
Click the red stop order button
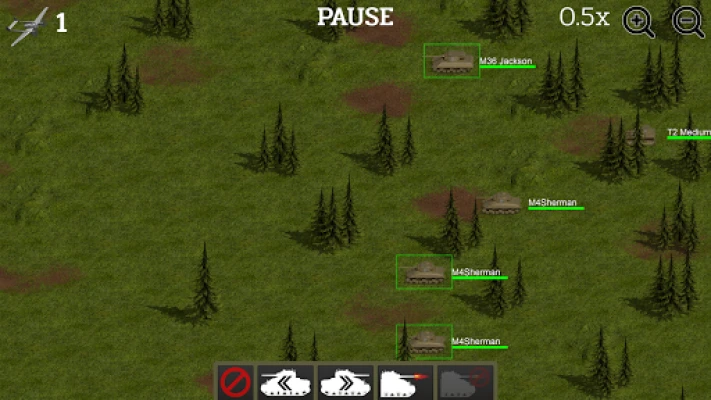tap(235, 381)
